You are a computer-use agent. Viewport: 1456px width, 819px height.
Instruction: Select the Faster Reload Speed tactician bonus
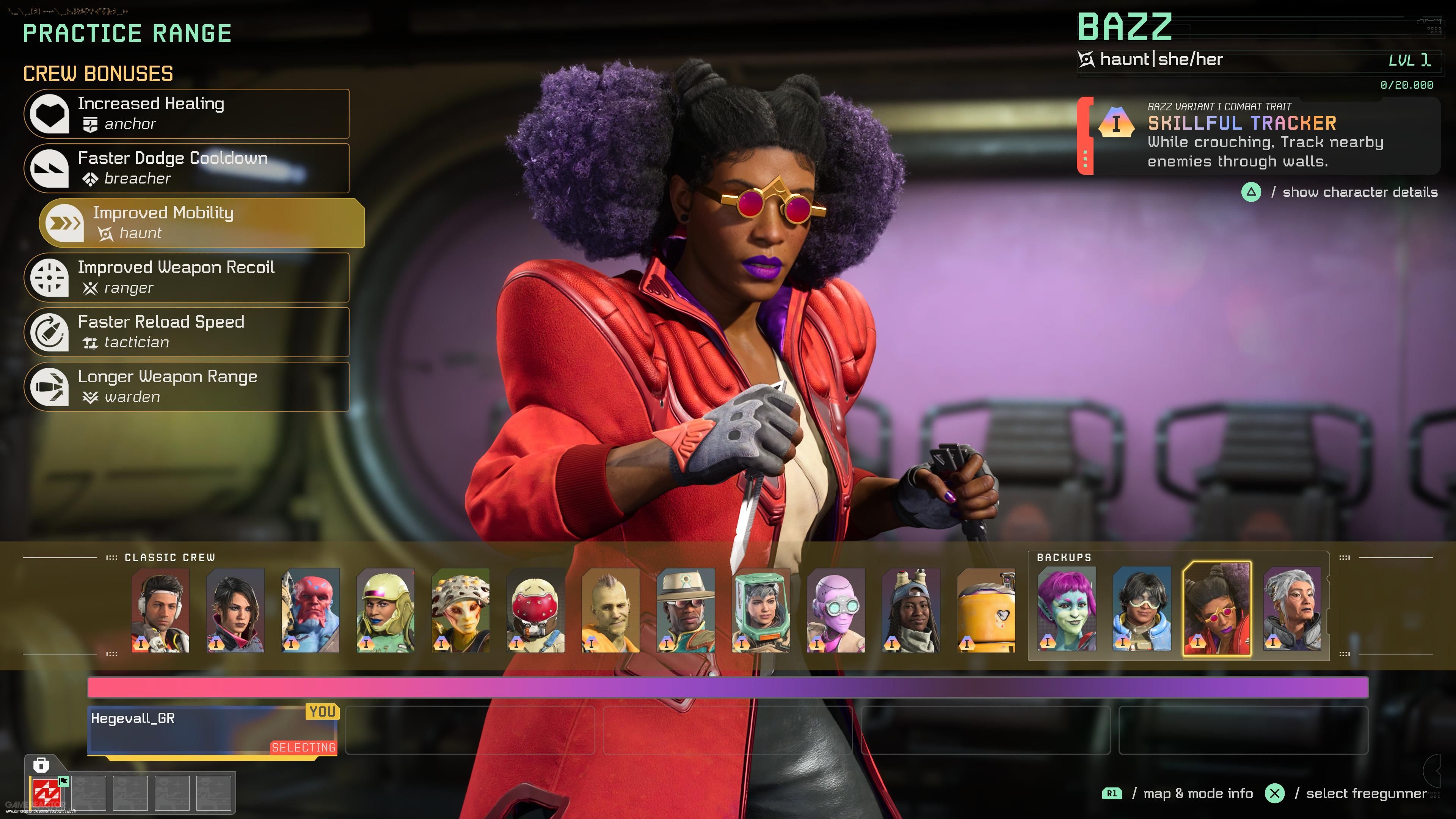[x=187, y=333]
